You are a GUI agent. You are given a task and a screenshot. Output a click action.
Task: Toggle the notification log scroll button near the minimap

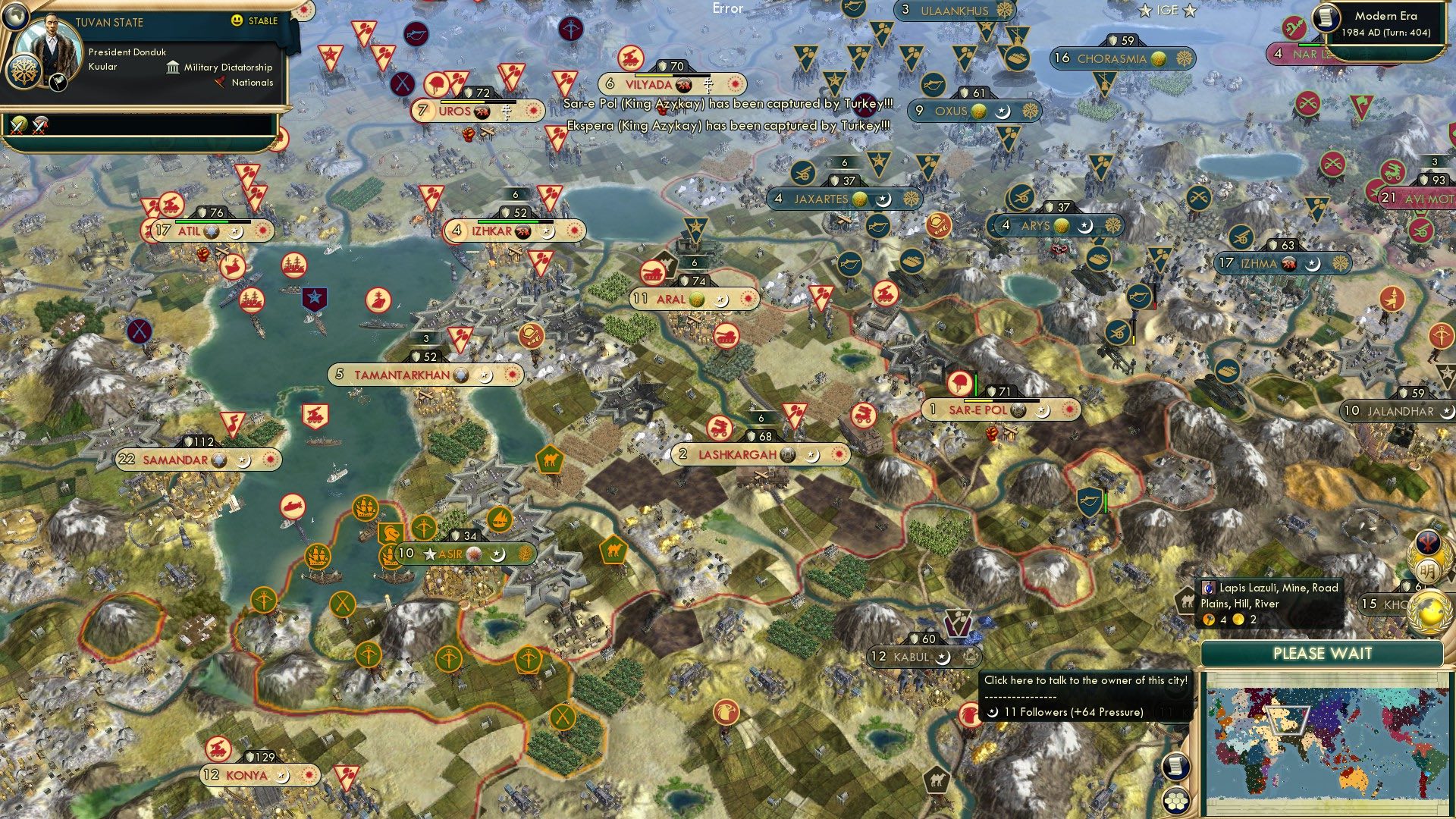pyautogui.click(x=1175, y=767)
